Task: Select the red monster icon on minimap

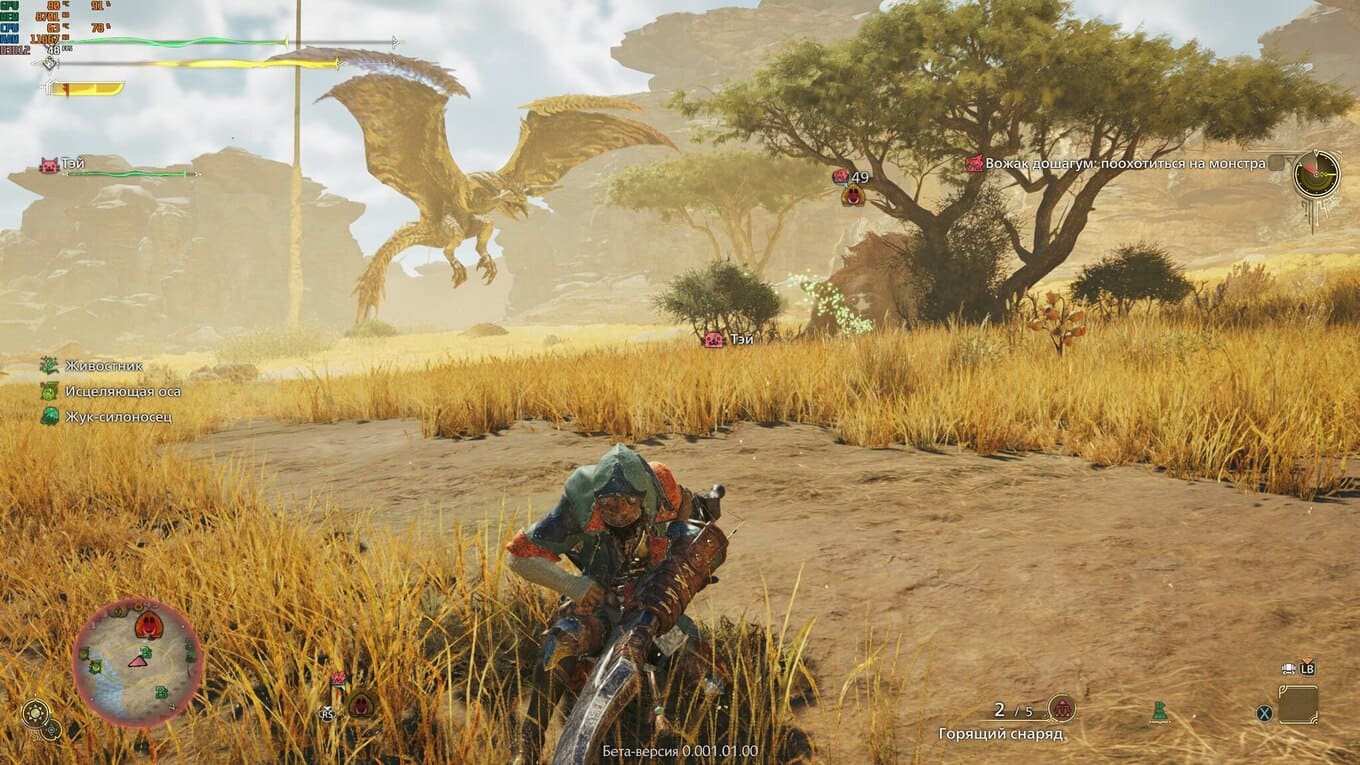Action: tap(148, 626)
